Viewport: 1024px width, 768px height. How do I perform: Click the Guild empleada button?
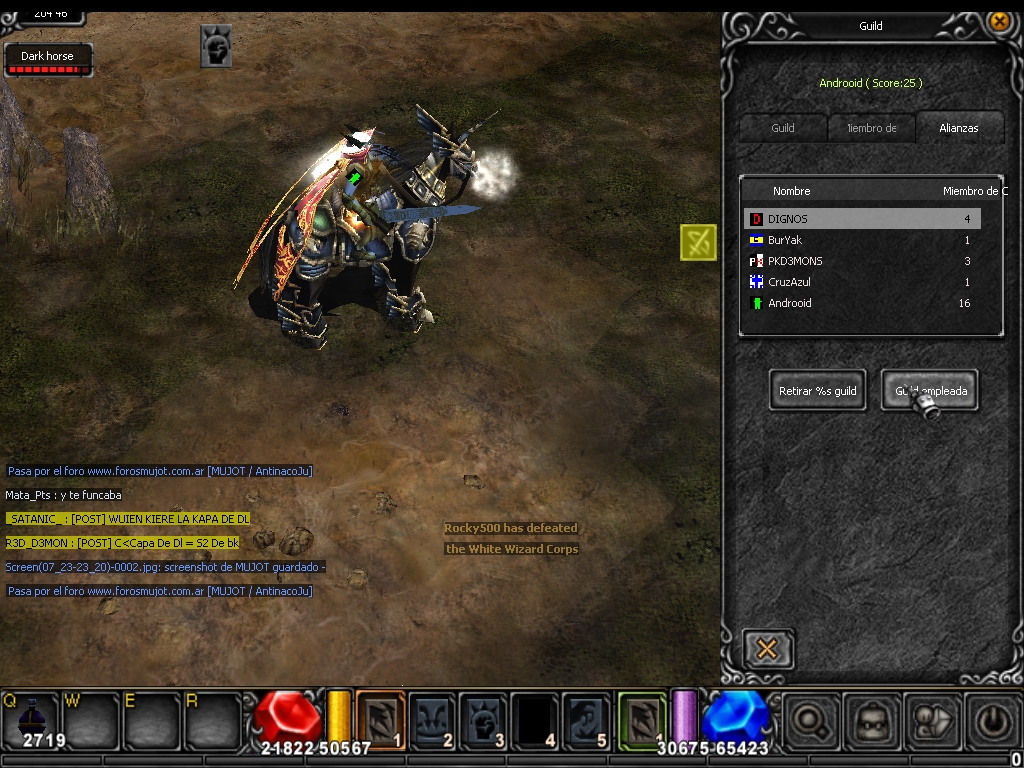[x=929, y=391]
